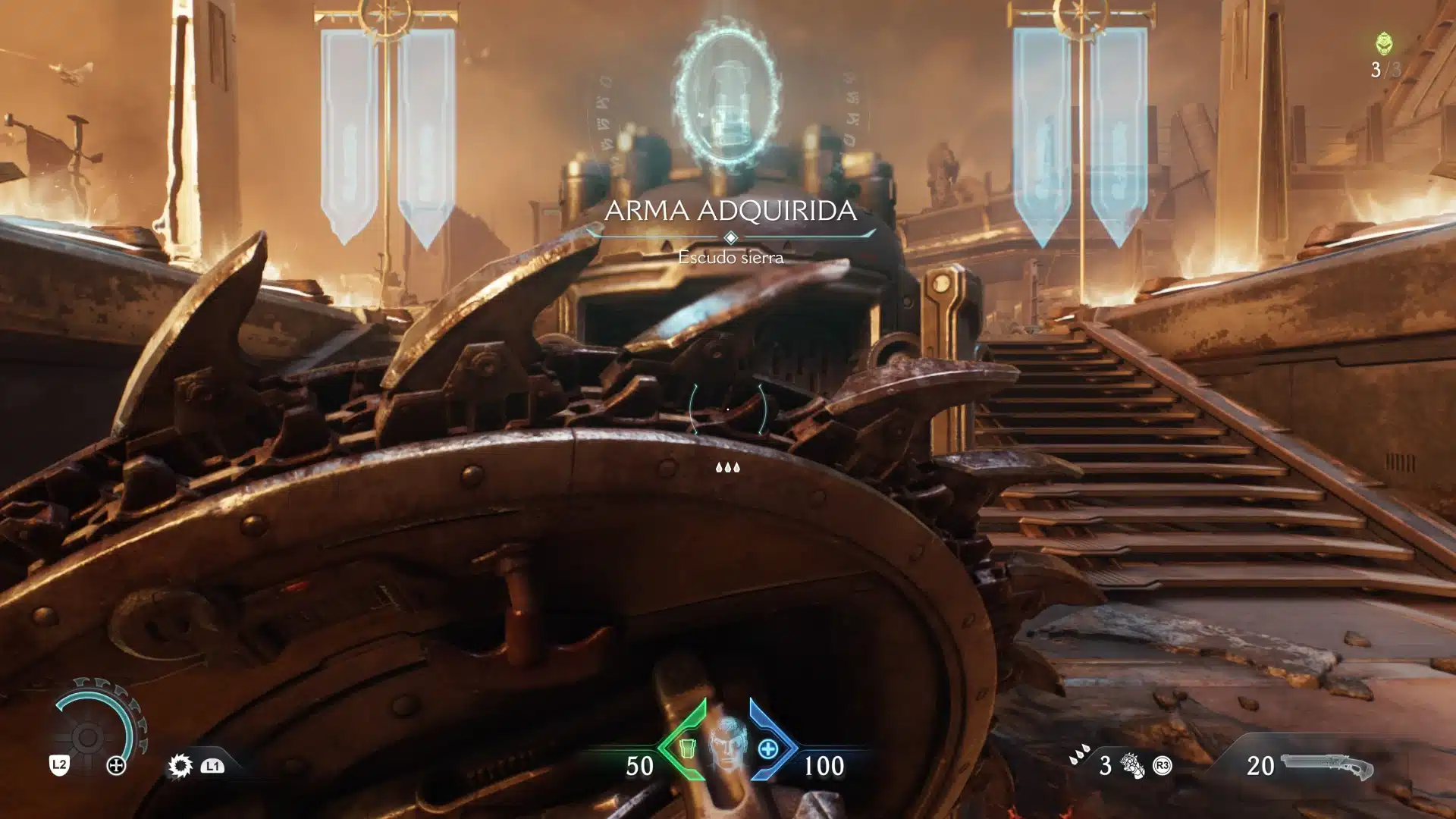Click the green skull lives icon
The height and width of the screenshot is (819, 1456).
[x=1385, y=43]
